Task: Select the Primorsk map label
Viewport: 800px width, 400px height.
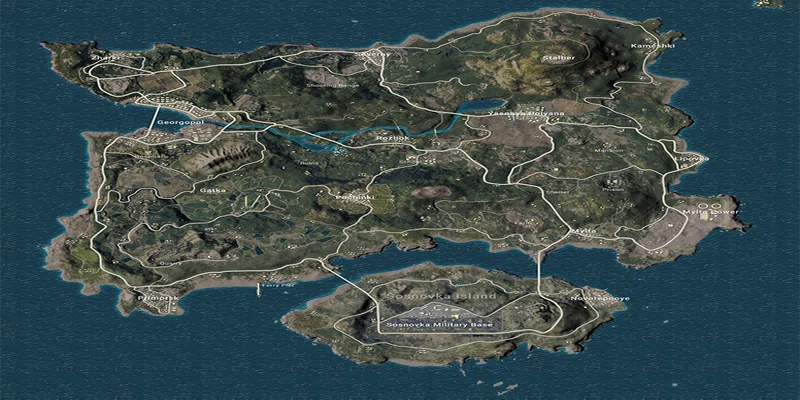Action: tap(158, 297)
